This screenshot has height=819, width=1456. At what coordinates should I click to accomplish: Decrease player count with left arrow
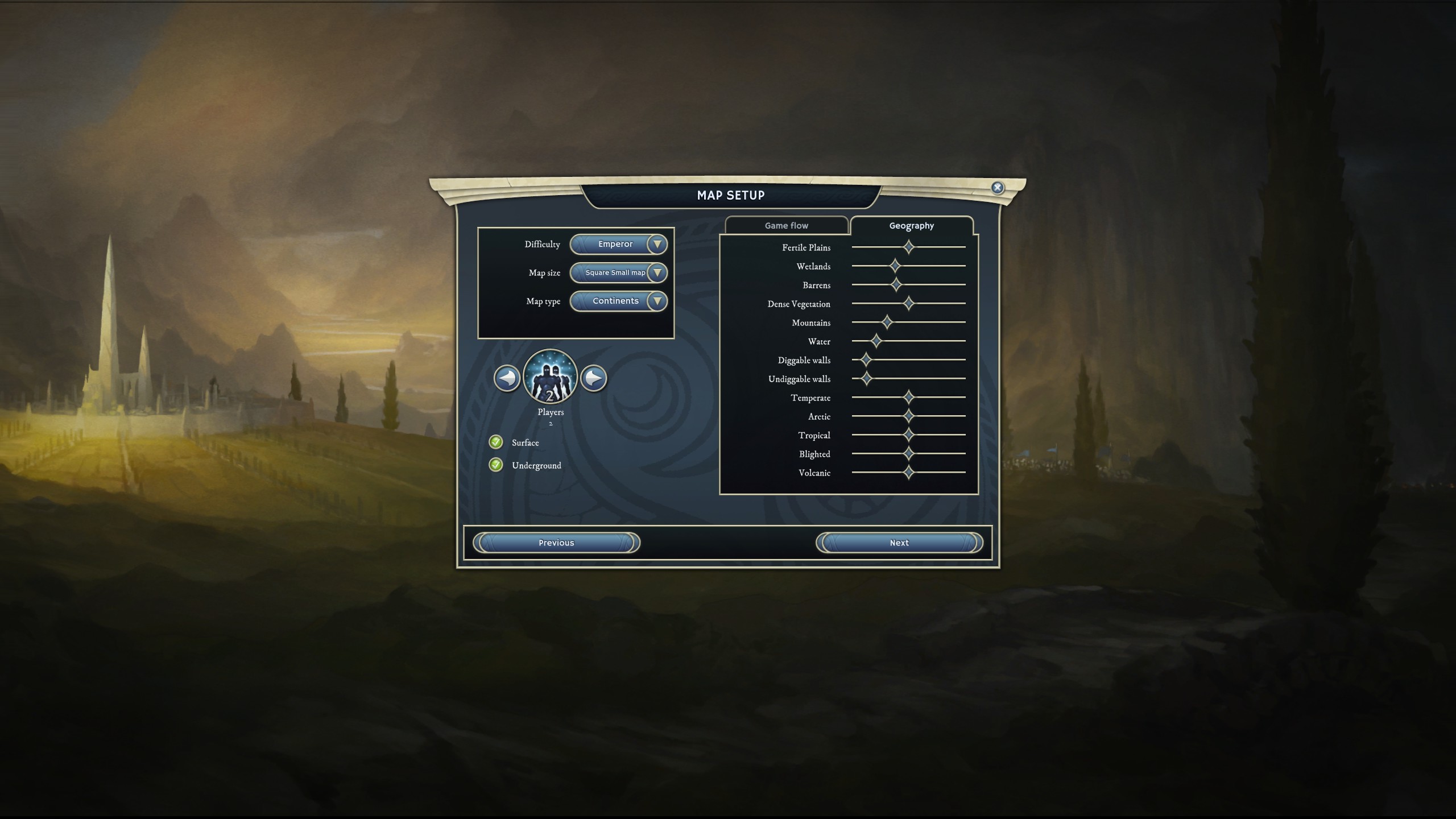507,378
